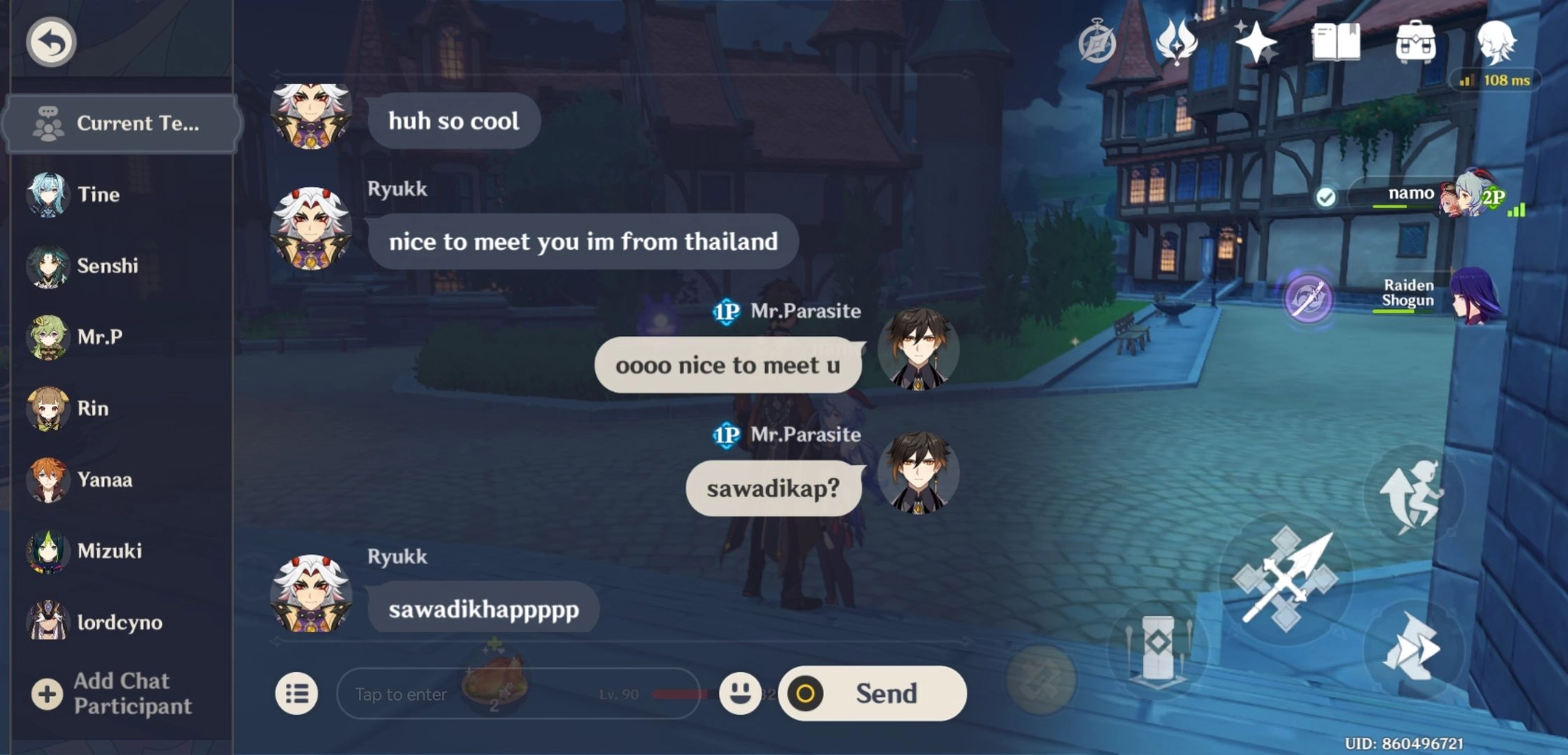Open the chat channel list icon
Viewport: 1568px width, 755px height.
coord(297,693)
